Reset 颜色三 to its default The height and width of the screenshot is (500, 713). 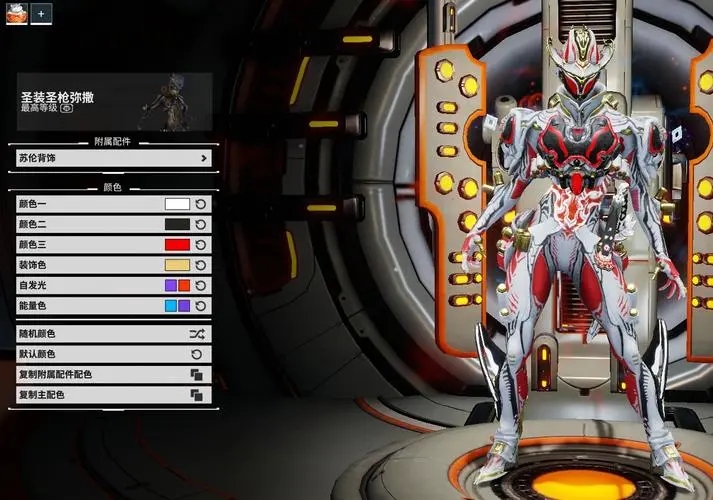200,245
